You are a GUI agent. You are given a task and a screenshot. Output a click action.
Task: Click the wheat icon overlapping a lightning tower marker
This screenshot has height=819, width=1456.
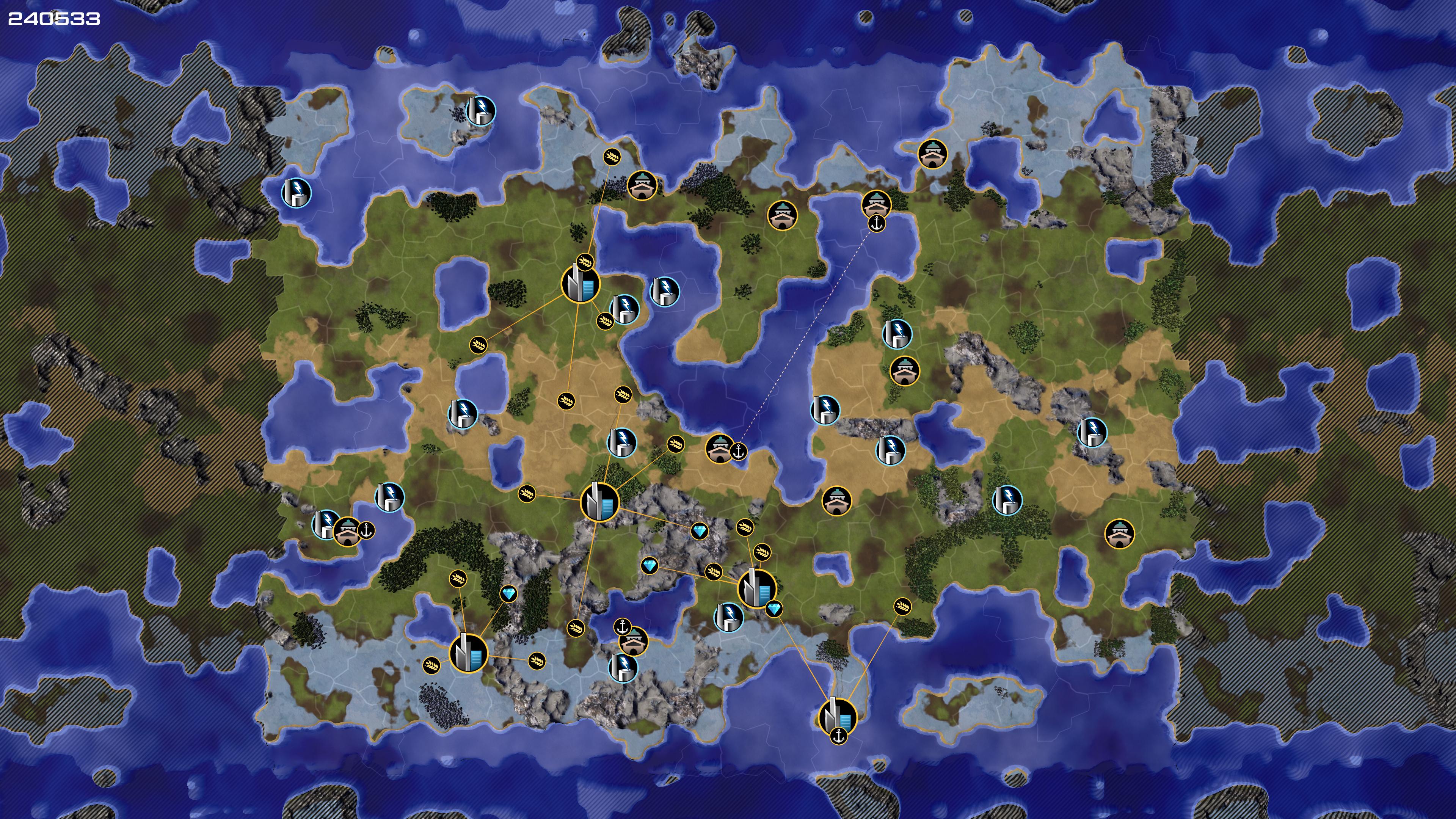605,320
